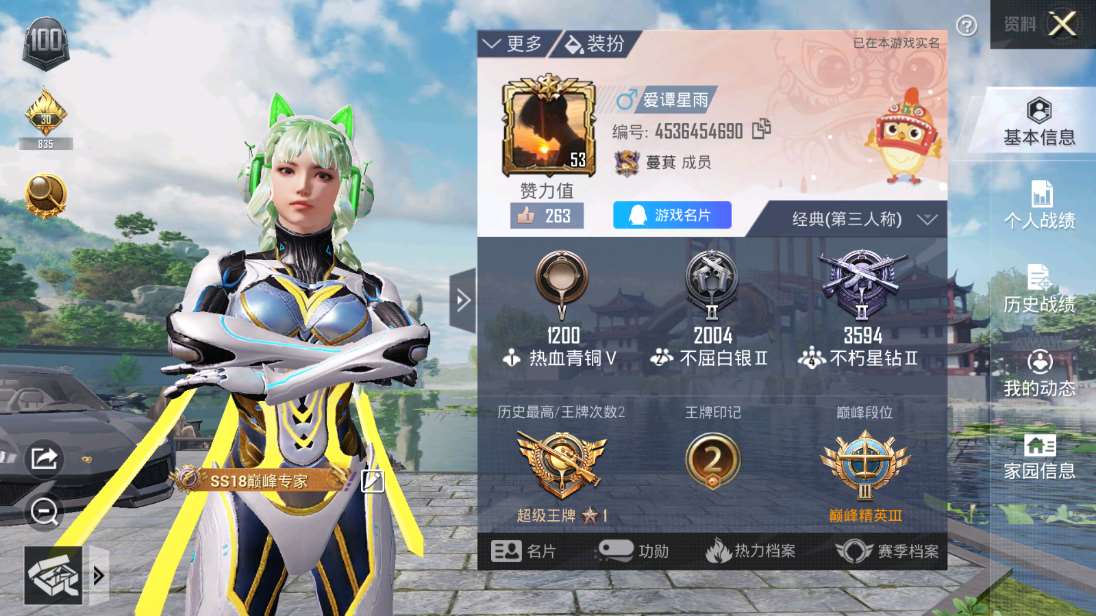Select the 名片 section at the bottom
This screenshot has width=1096, height=616.
pyautogui.click(x=524, y=551)
